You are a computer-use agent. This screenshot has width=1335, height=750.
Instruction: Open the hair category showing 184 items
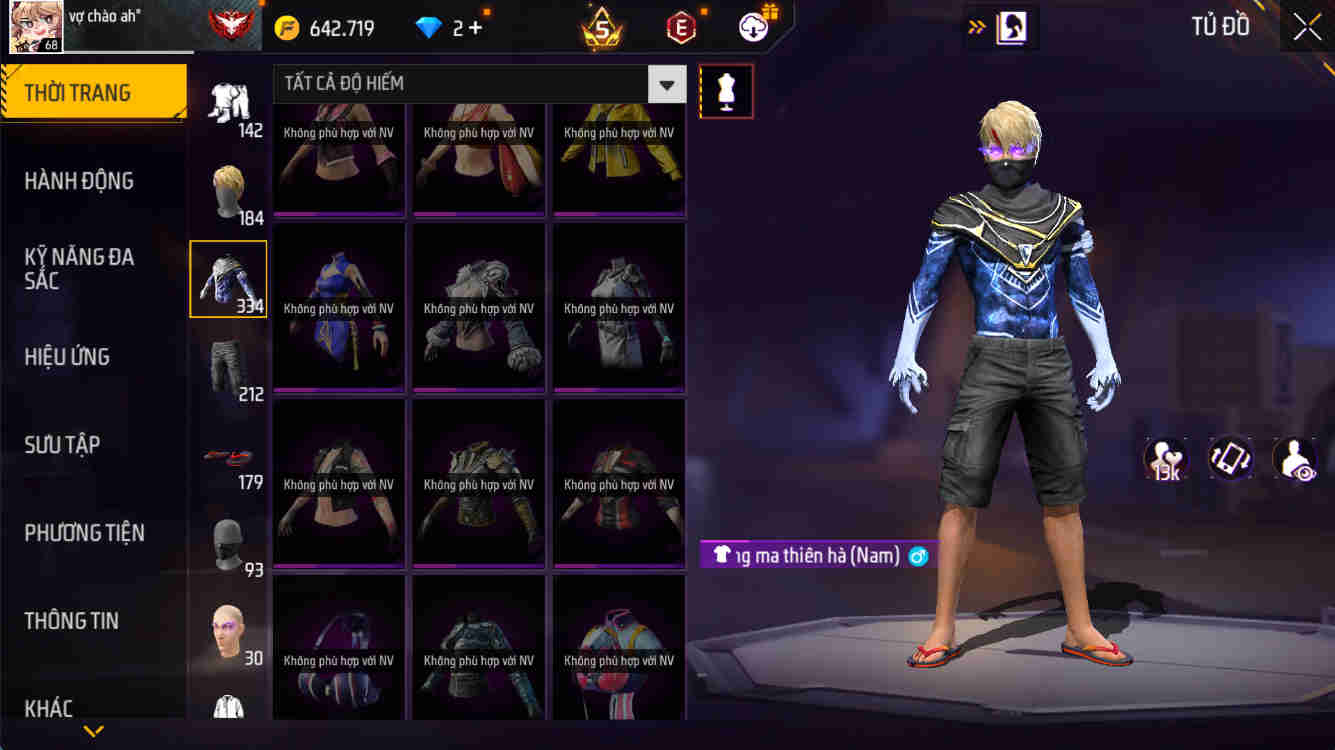(x=228, y=192)
